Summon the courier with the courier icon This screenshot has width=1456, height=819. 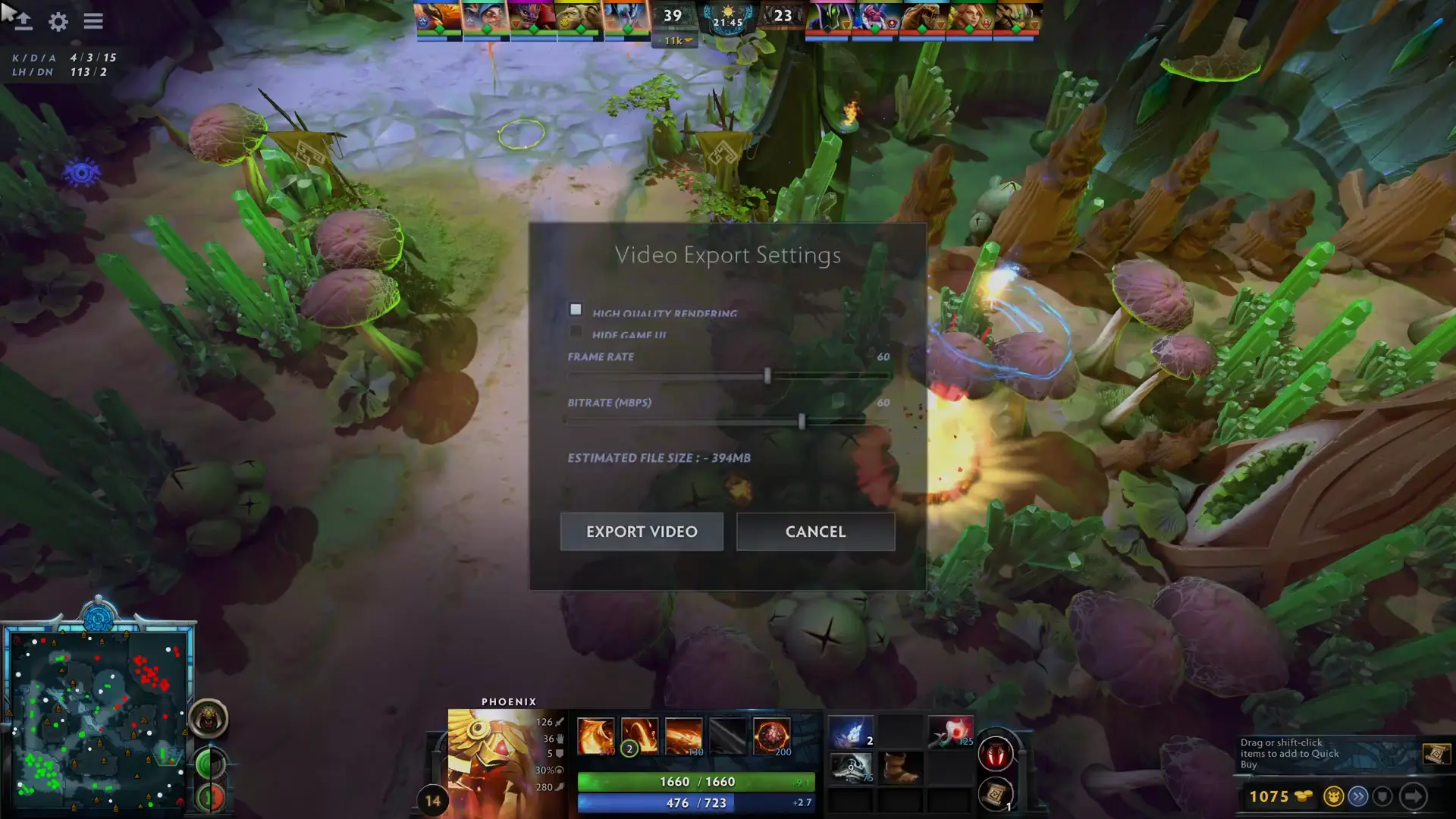click(1332, 796)
